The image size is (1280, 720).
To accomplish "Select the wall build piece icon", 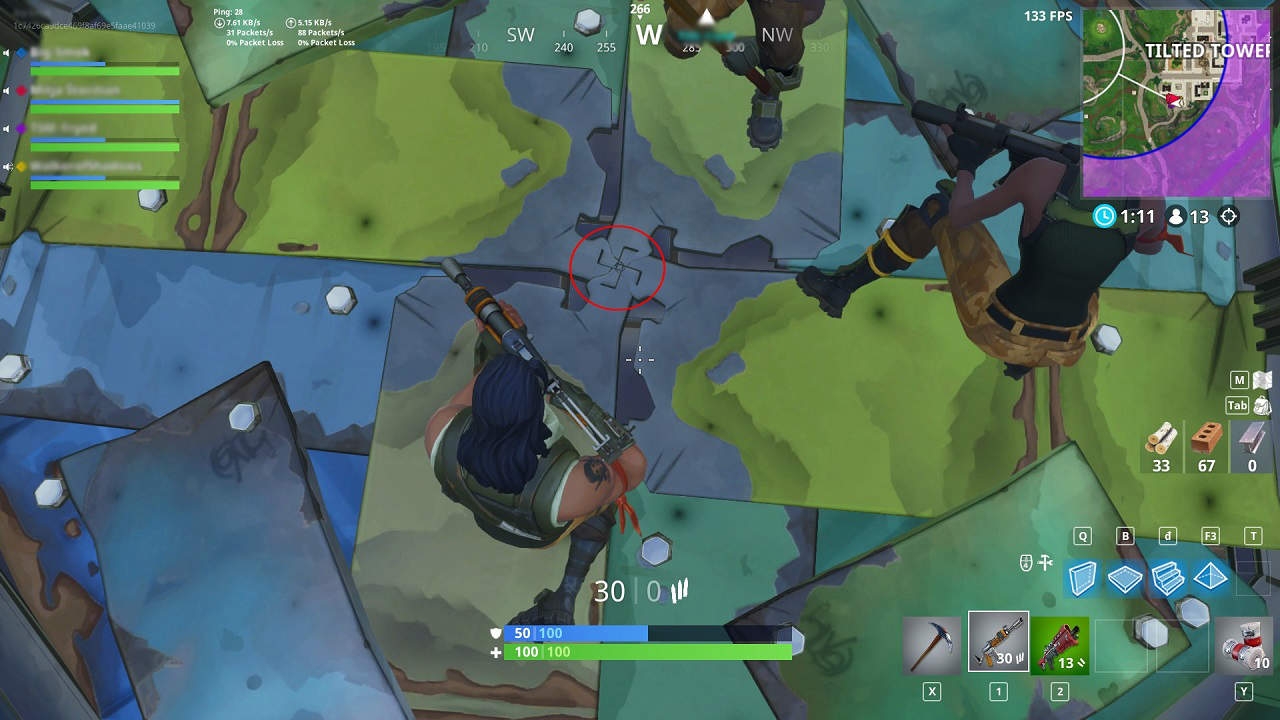I will (1082, 578).
